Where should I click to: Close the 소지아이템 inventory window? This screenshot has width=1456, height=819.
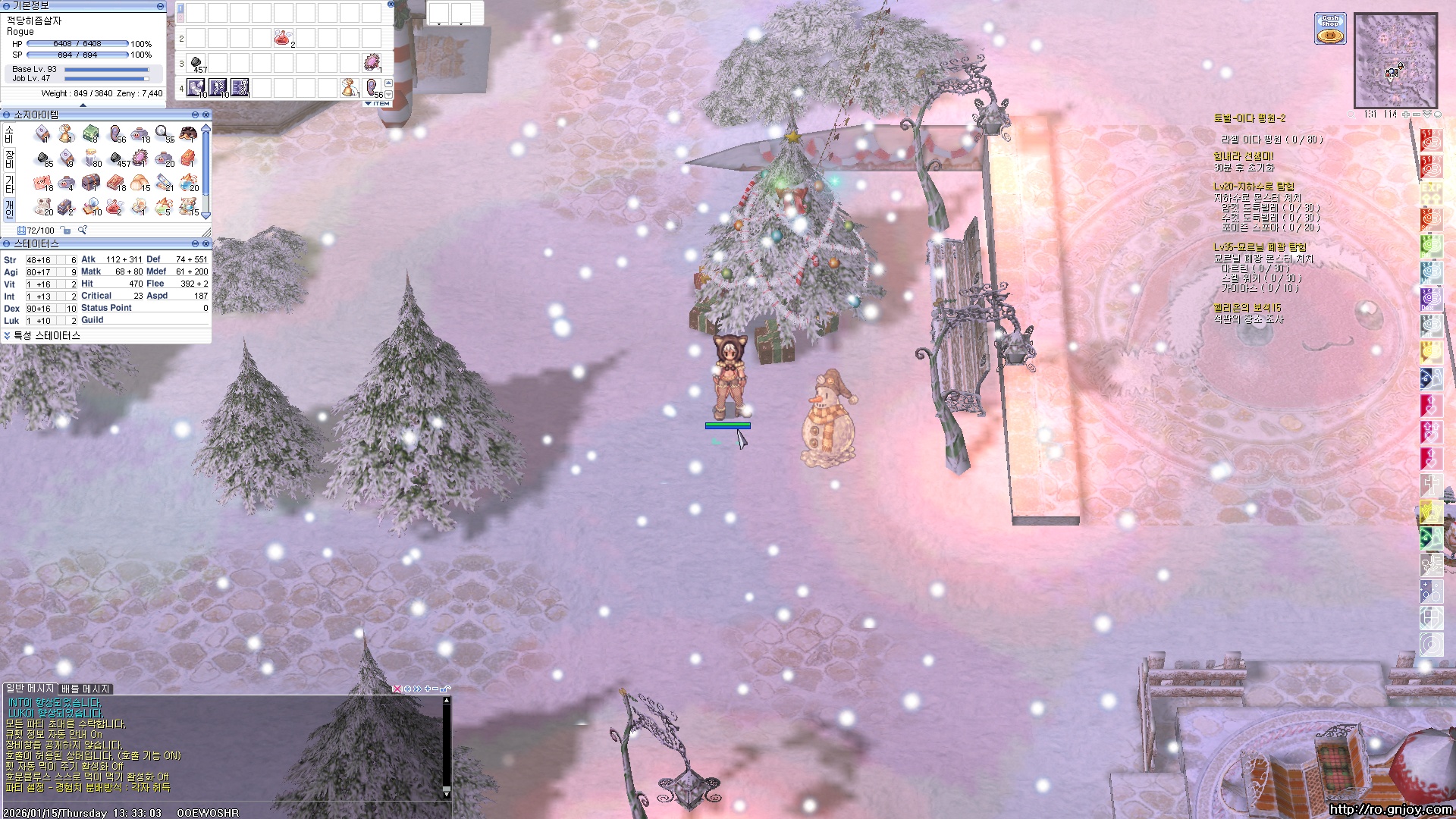pyautogui.click(x=206, y=115)
